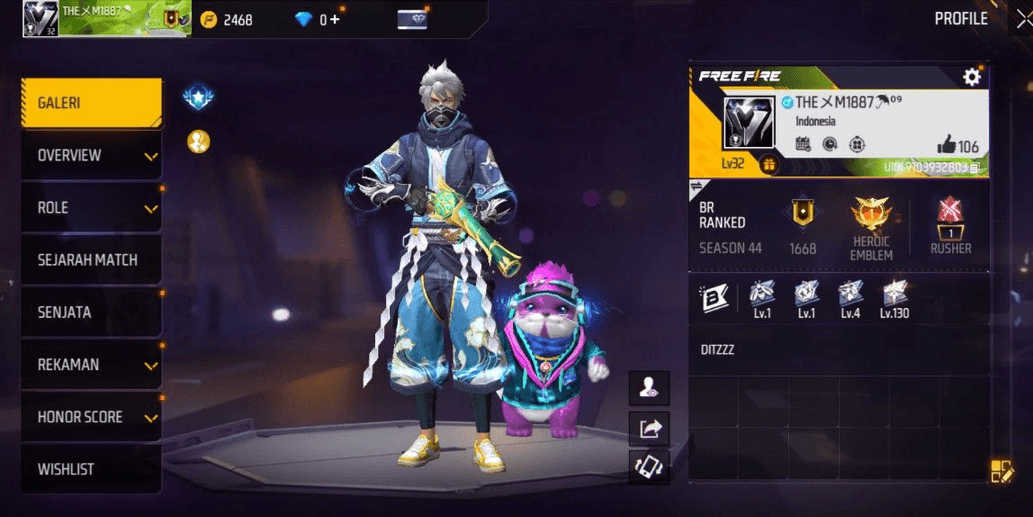Open the Galeri tab
1033x517 pixels.
coord(91,103)
